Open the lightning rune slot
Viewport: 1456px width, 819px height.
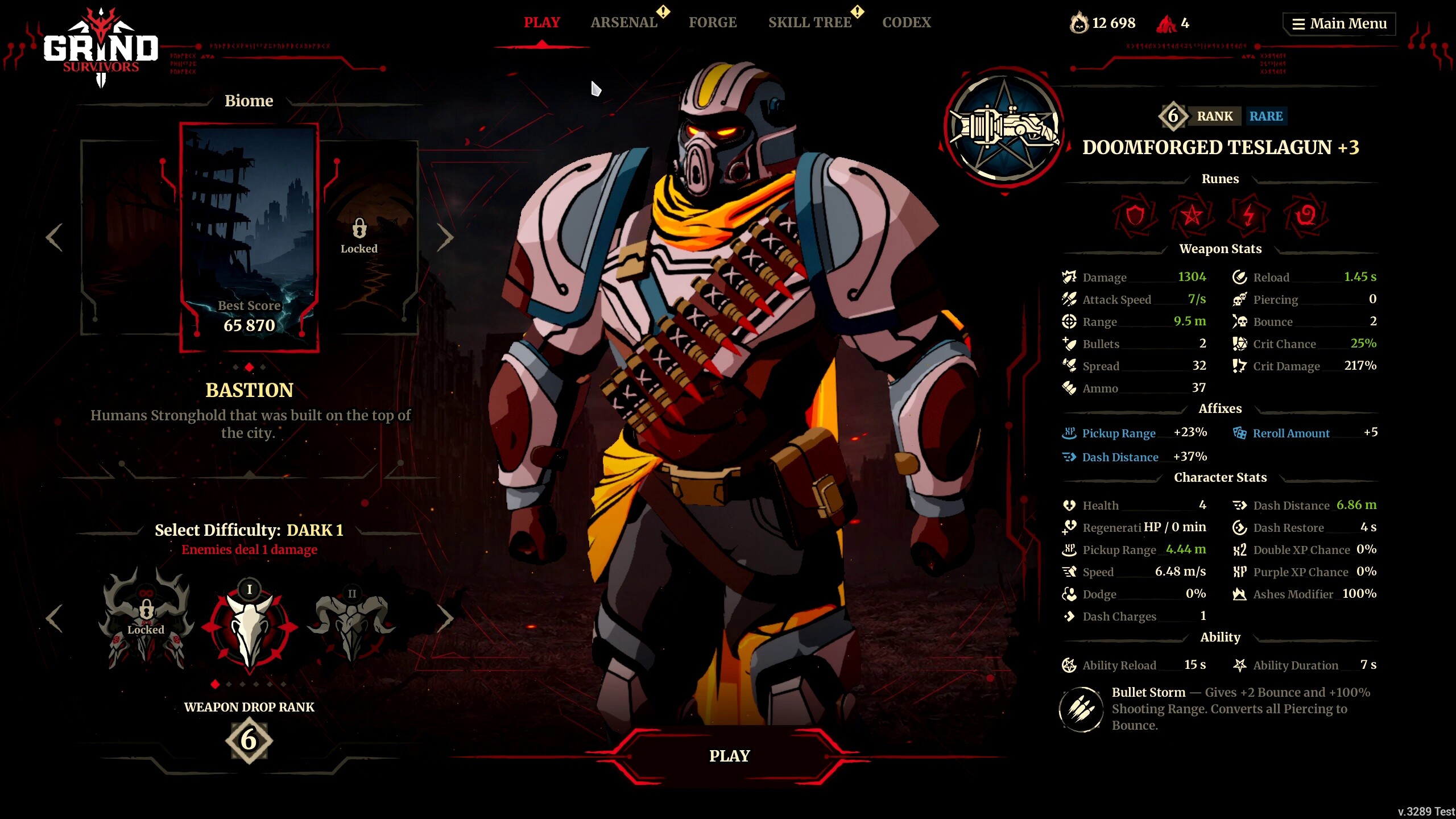1247,216
